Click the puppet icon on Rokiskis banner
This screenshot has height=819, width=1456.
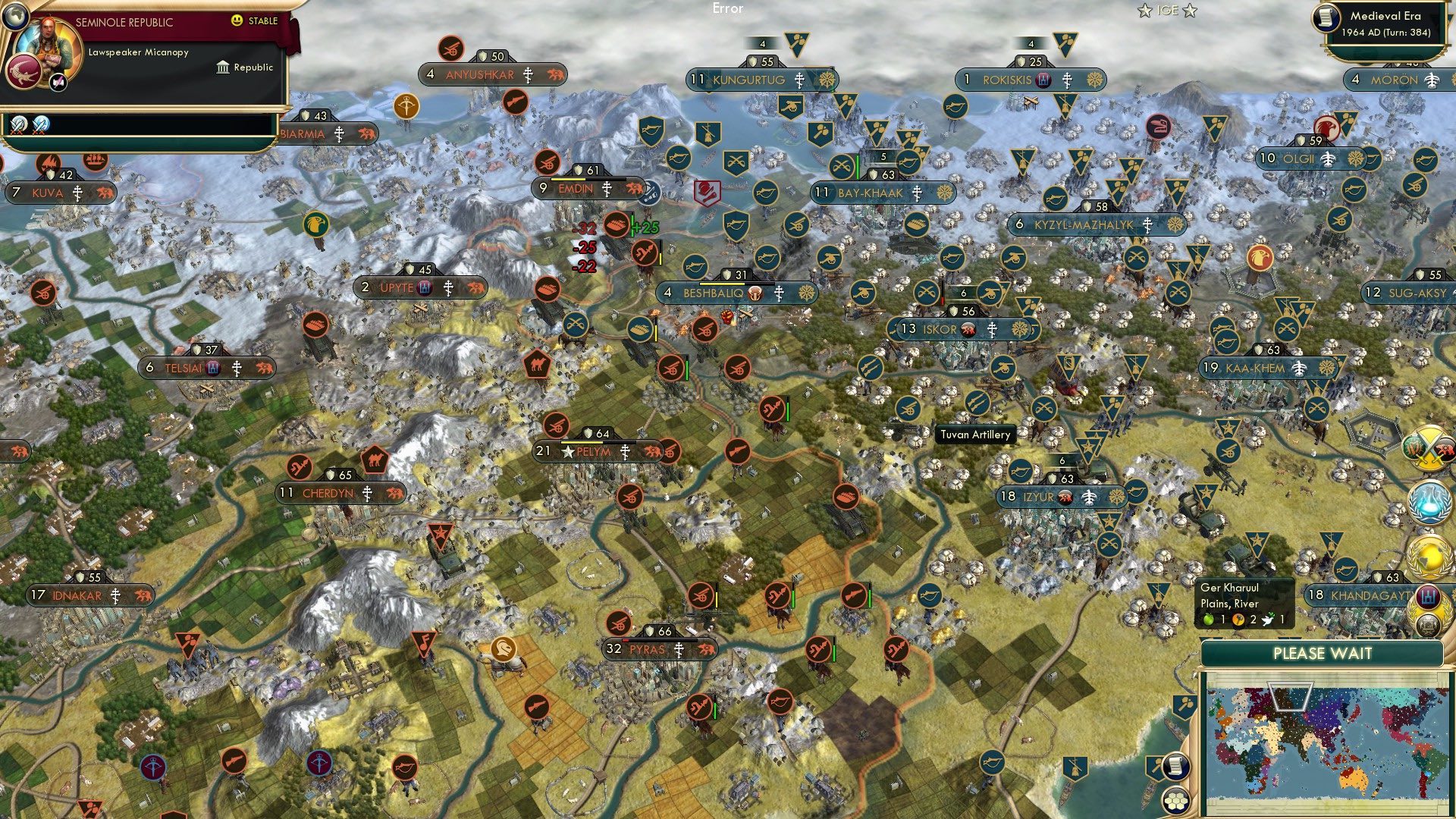pos(1041,79)
